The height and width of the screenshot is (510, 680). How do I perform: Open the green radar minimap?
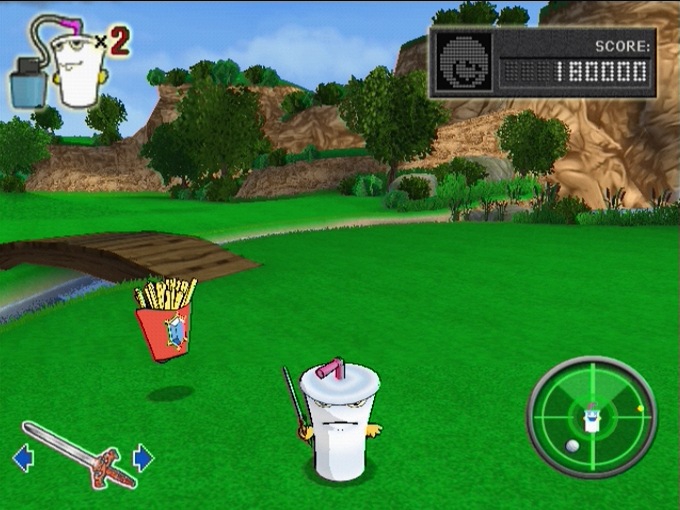click(x=591, y=417)
